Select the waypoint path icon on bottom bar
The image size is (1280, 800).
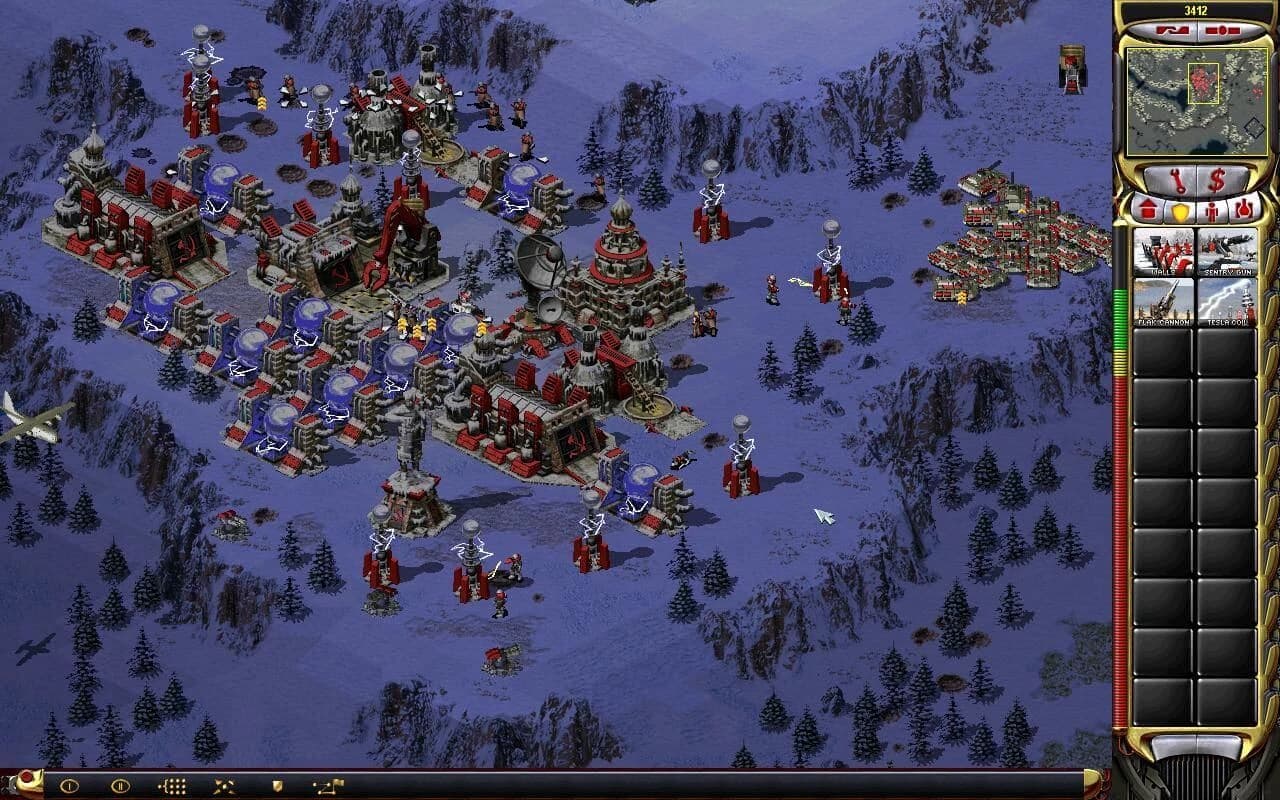[328, 786]
